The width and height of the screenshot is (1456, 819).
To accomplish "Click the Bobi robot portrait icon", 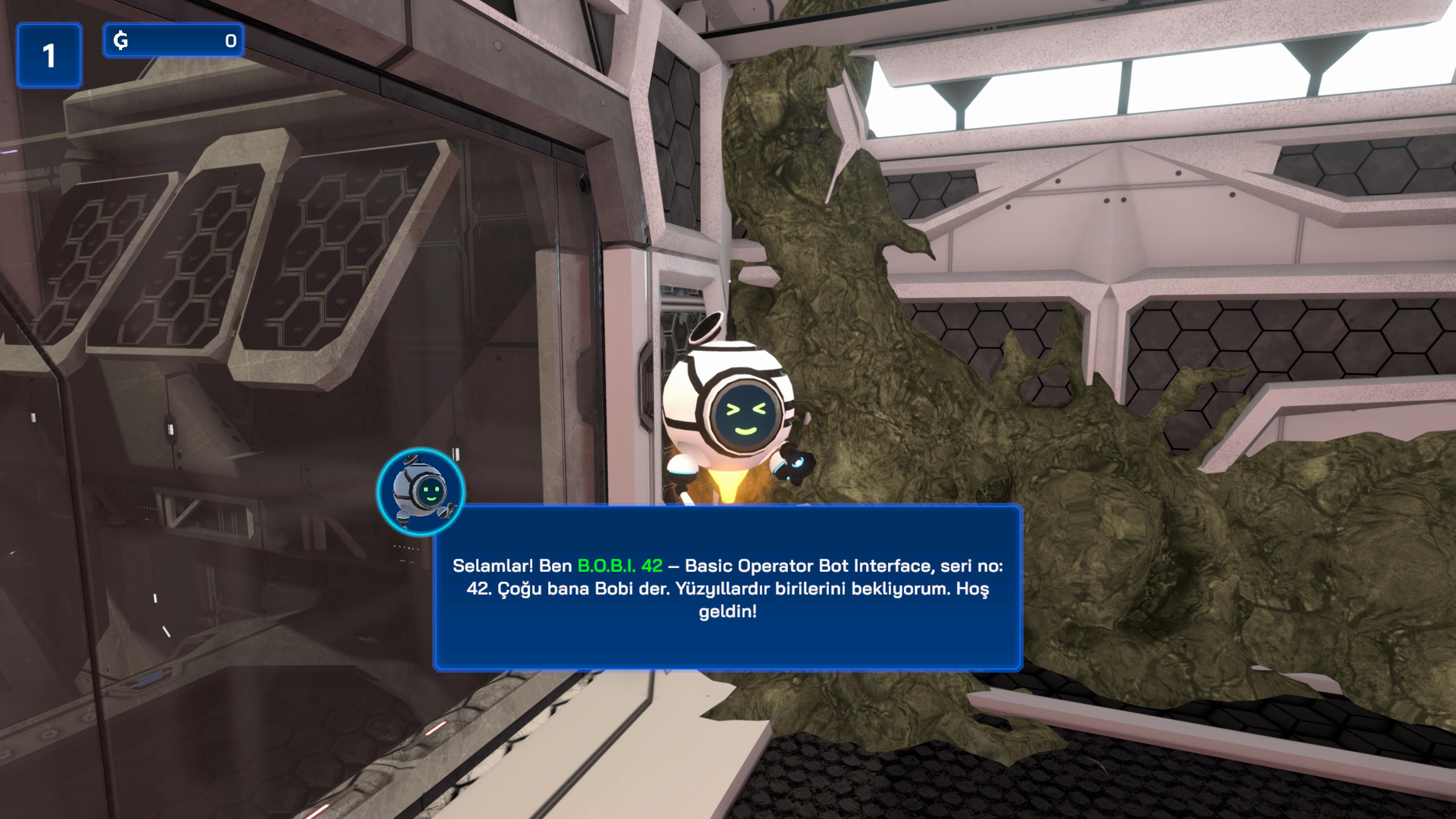I will (x=421, y=492).
